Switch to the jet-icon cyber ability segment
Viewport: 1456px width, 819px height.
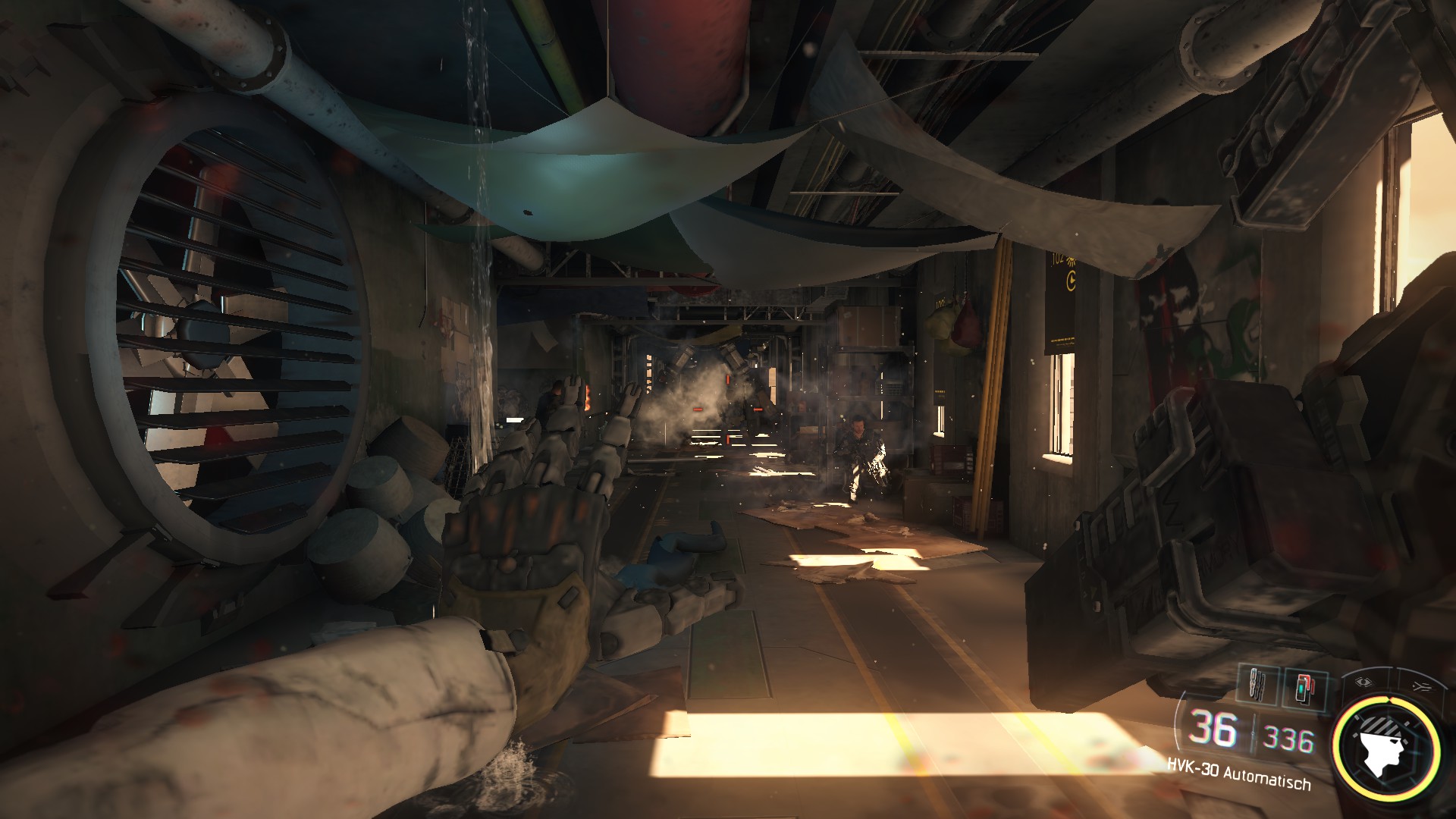tap(1417, 686)
